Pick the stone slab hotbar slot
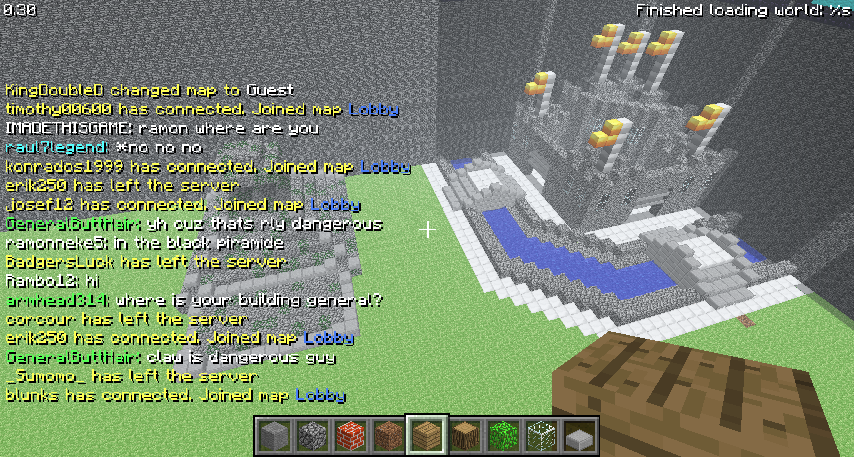This screenshot has height=457, width=854. (x=578, y=436)
